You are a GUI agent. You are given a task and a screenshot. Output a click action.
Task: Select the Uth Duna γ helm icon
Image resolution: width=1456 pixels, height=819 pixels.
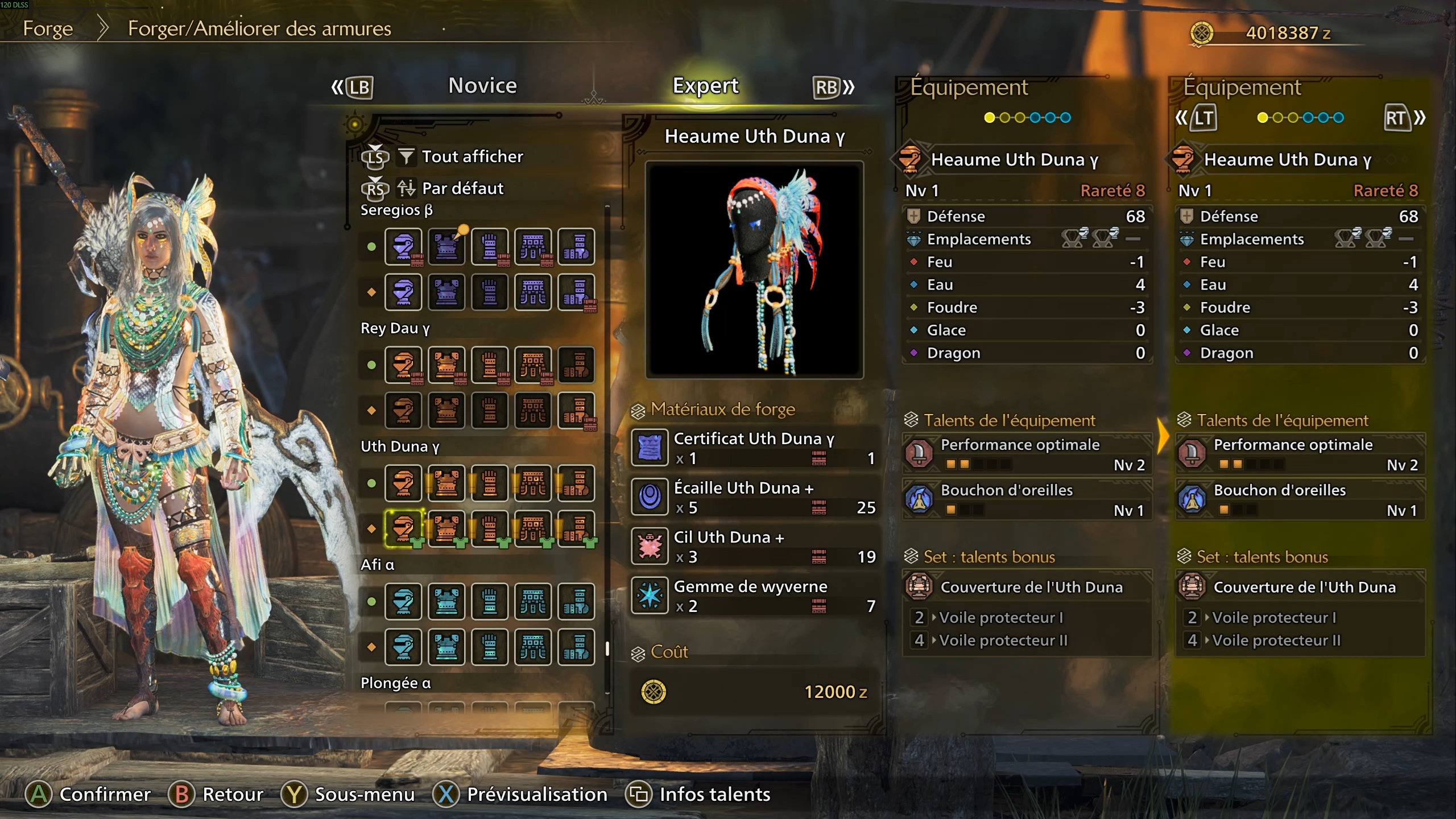pyautogui.click(x=404, y=483)
